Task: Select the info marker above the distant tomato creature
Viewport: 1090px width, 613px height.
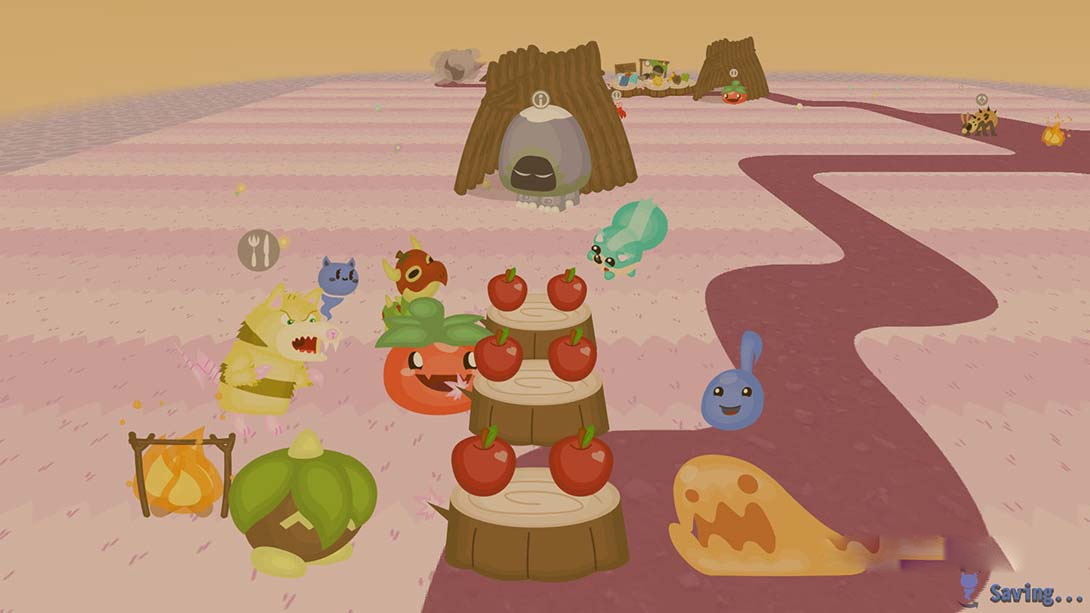Action: (733, 73)
